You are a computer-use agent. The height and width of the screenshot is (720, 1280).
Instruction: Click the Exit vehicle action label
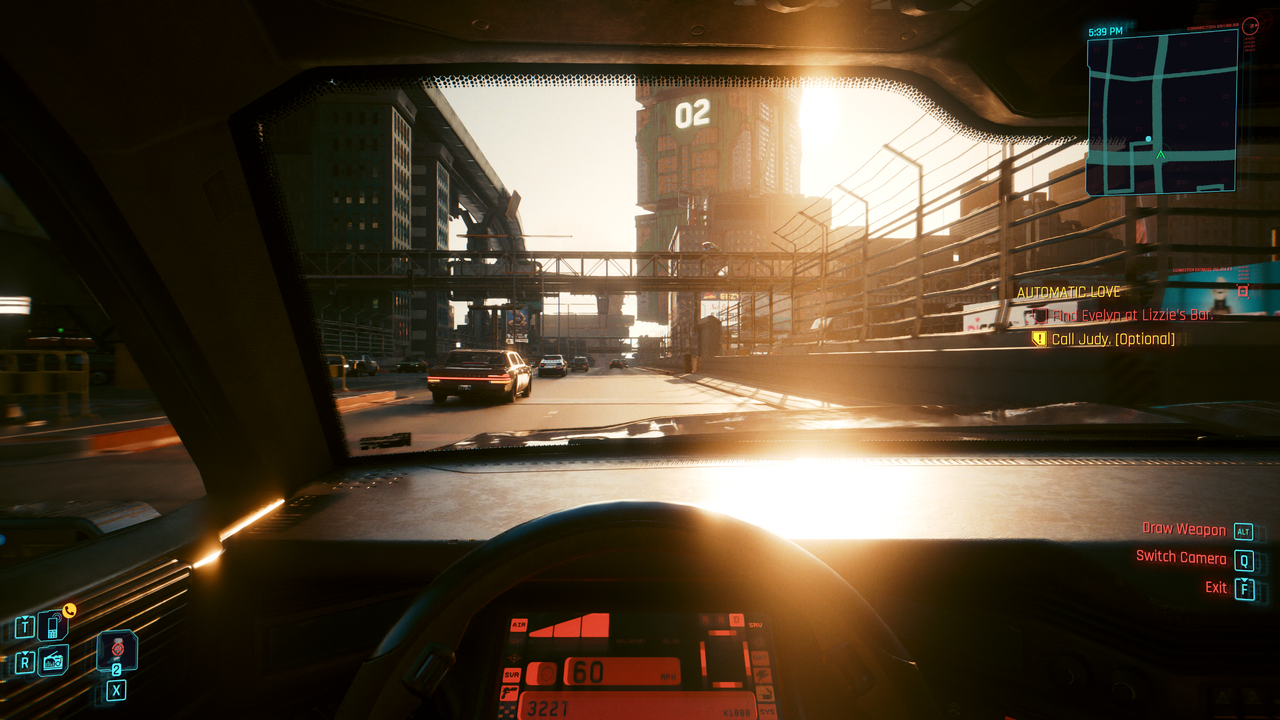1215,587
